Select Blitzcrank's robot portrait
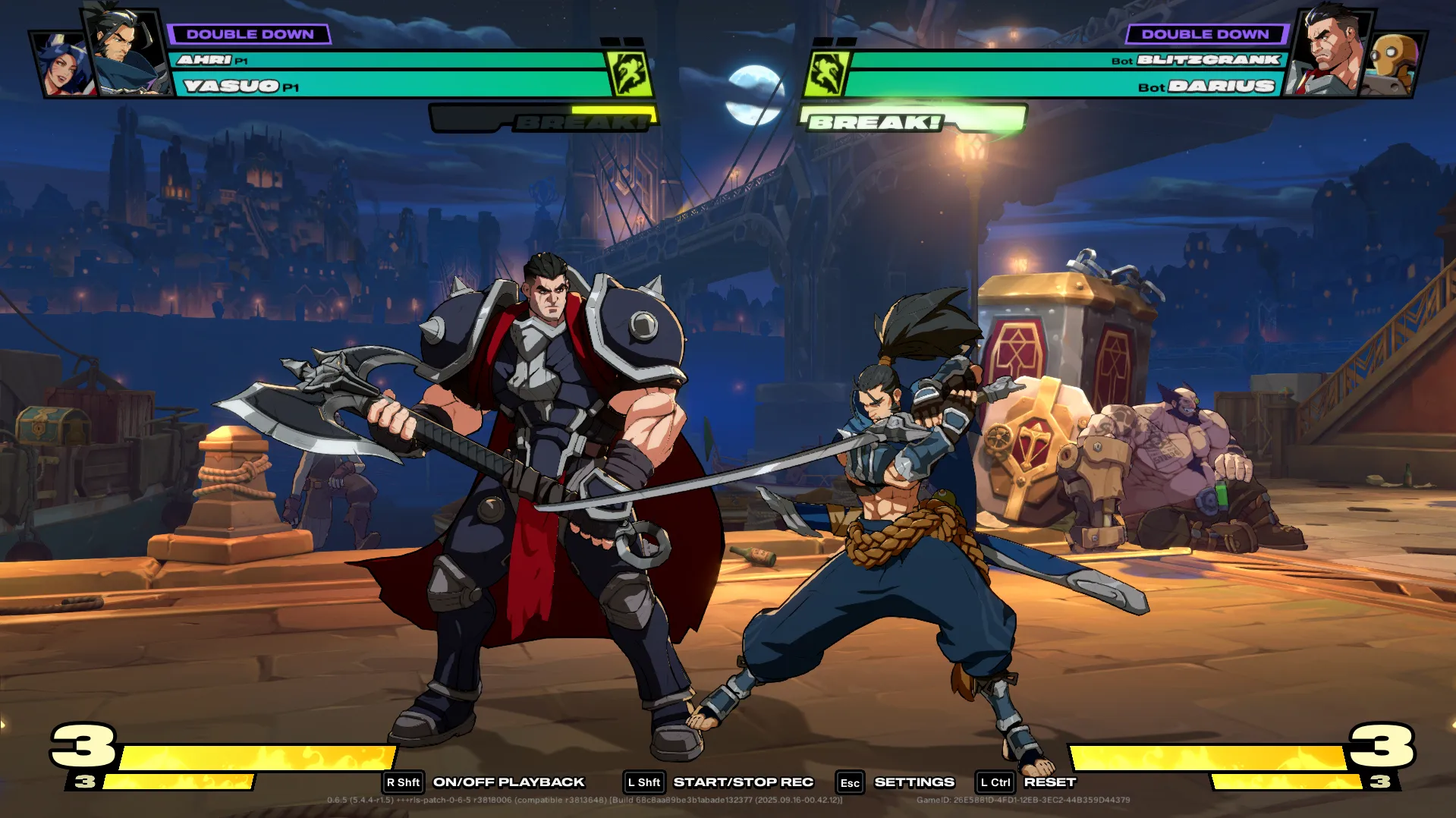The image size is (1456, 818). point(1393,65)
